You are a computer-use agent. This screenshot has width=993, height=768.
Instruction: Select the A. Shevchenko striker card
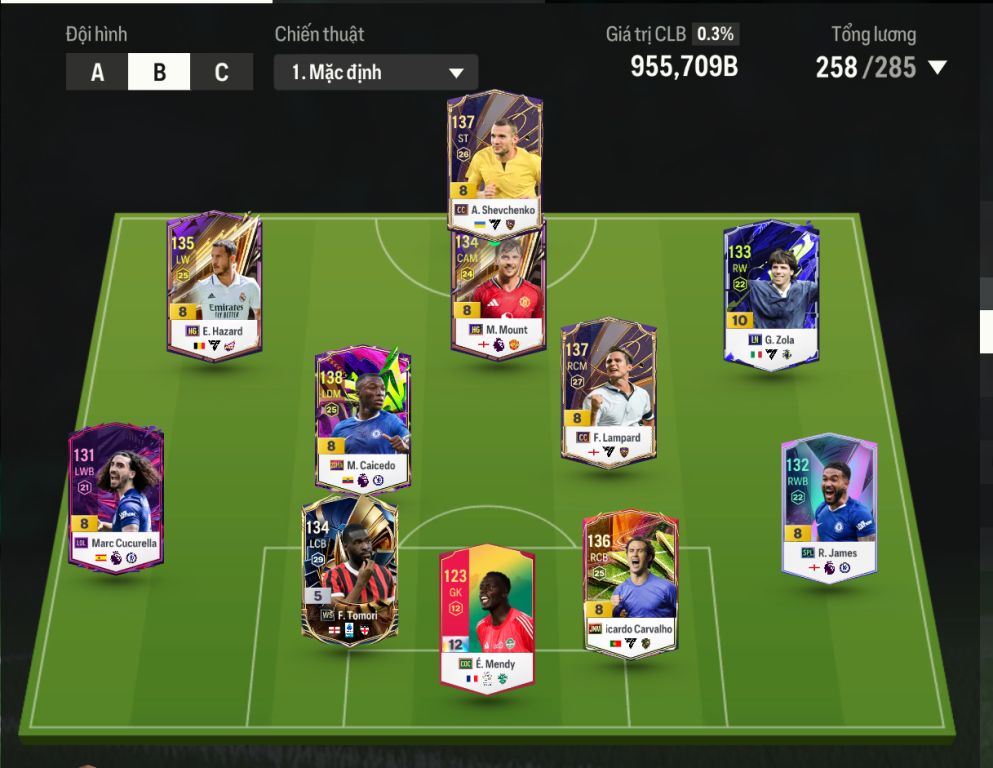pos(494,160)
